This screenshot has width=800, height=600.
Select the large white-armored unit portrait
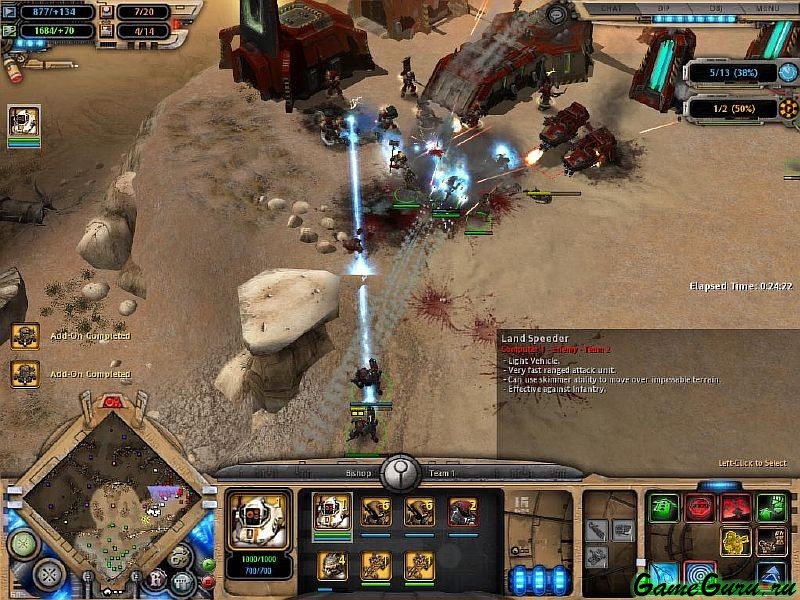259,521
